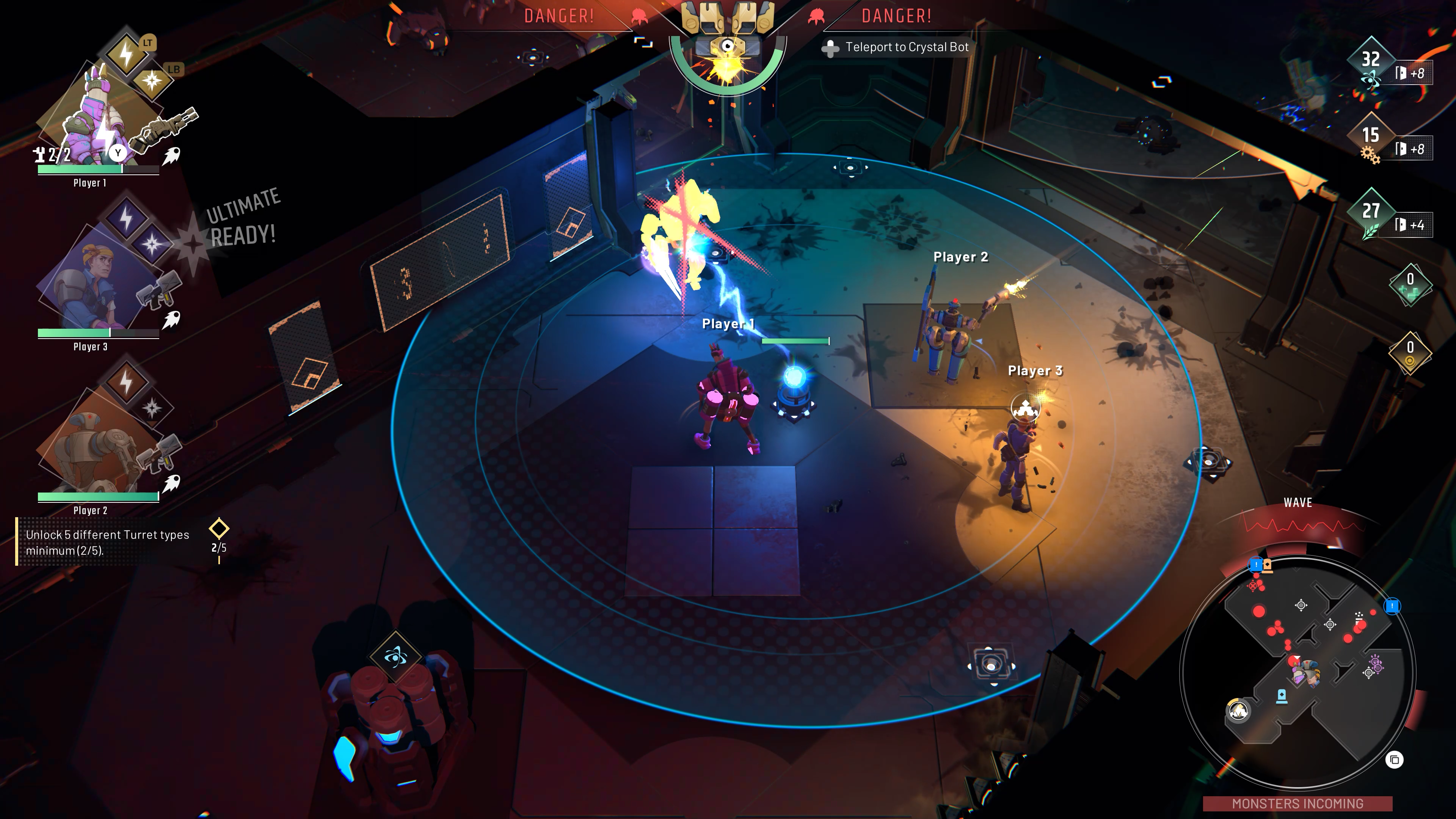Screen dimensions: 1456x819
Task: Click Player 2's starburst ability icon
Action: click(x=152, y=408)
